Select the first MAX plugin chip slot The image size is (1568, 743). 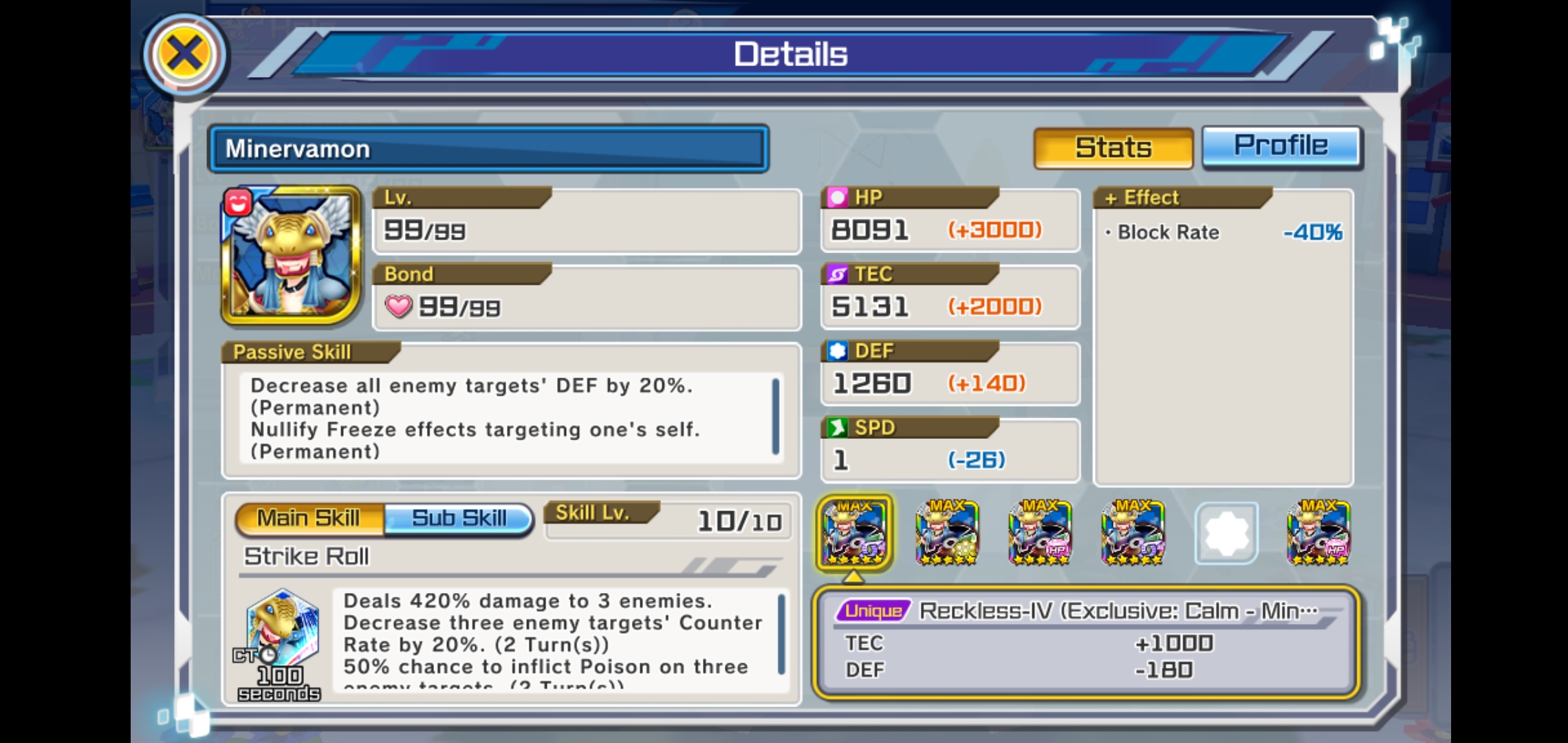[856, 533]
